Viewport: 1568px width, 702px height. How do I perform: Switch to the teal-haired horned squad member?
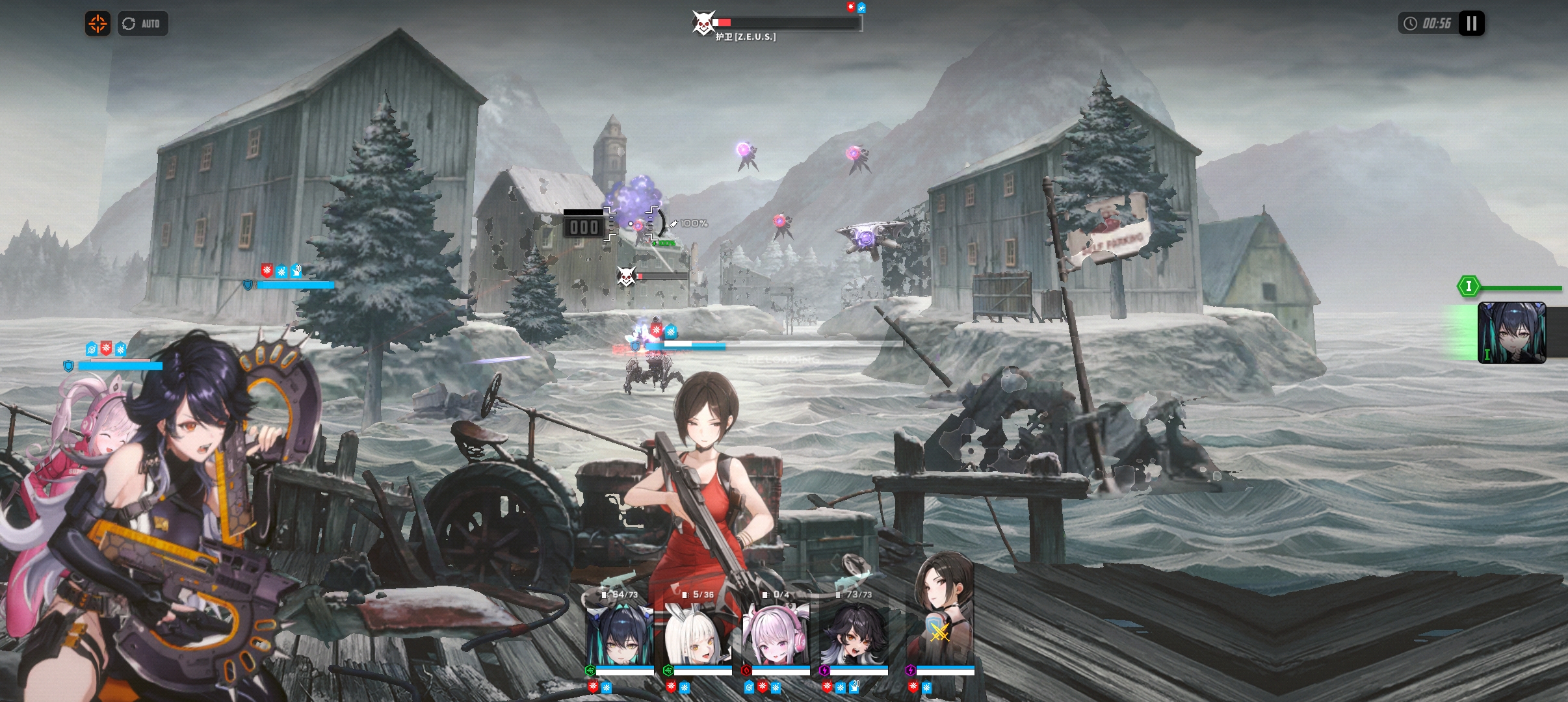point(620,634)
